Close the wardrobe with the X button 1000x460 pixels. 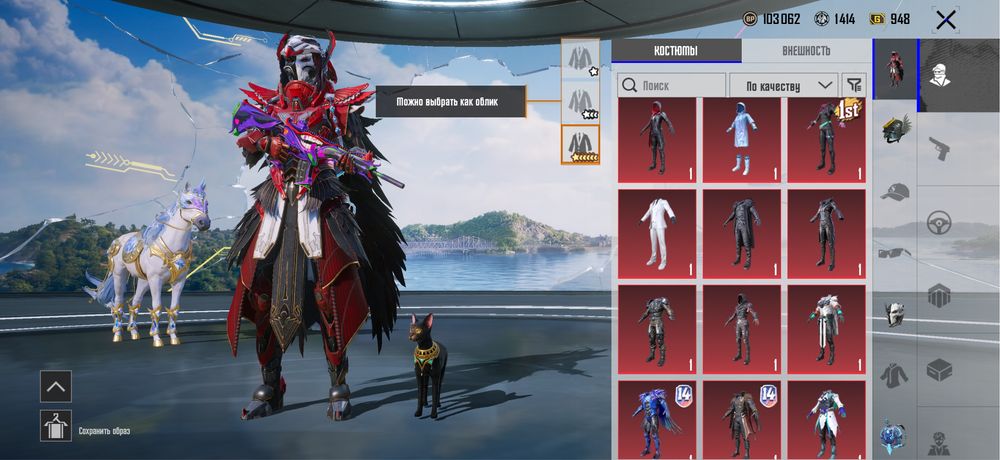pyautogui.click(x=945, y=19)
